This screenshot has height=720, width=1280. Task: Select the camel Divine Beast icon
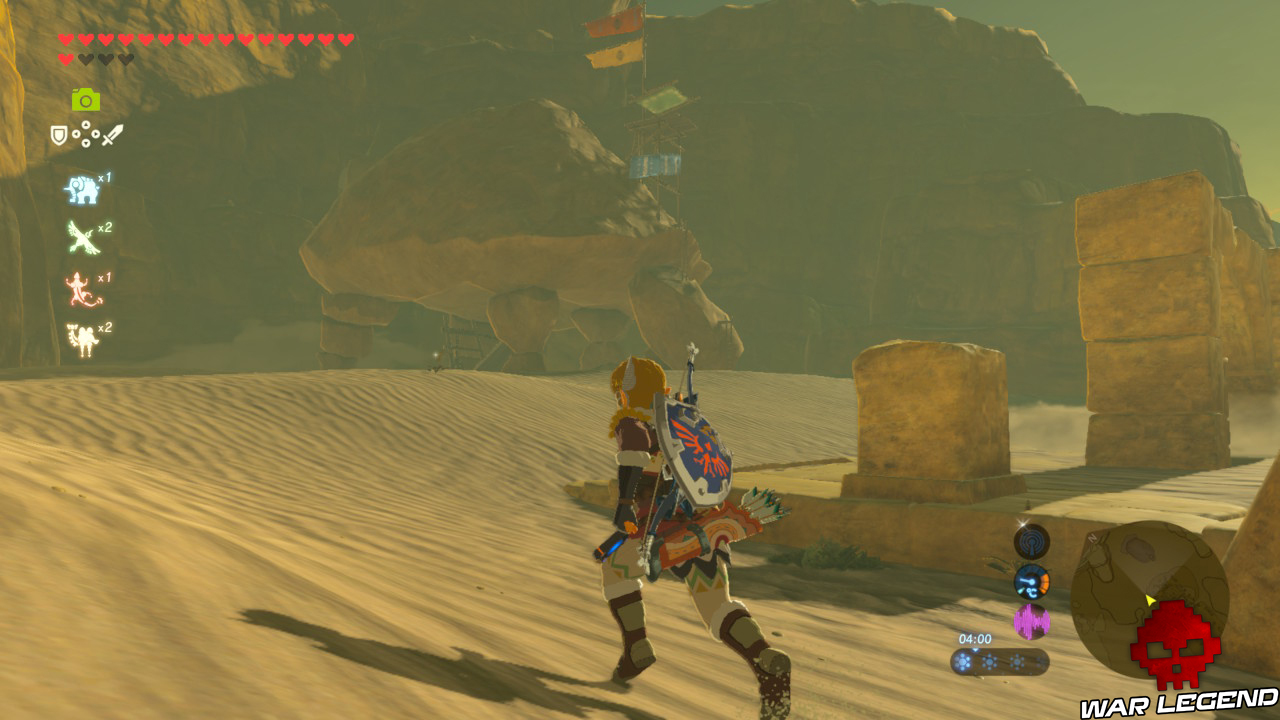[84, 337]
